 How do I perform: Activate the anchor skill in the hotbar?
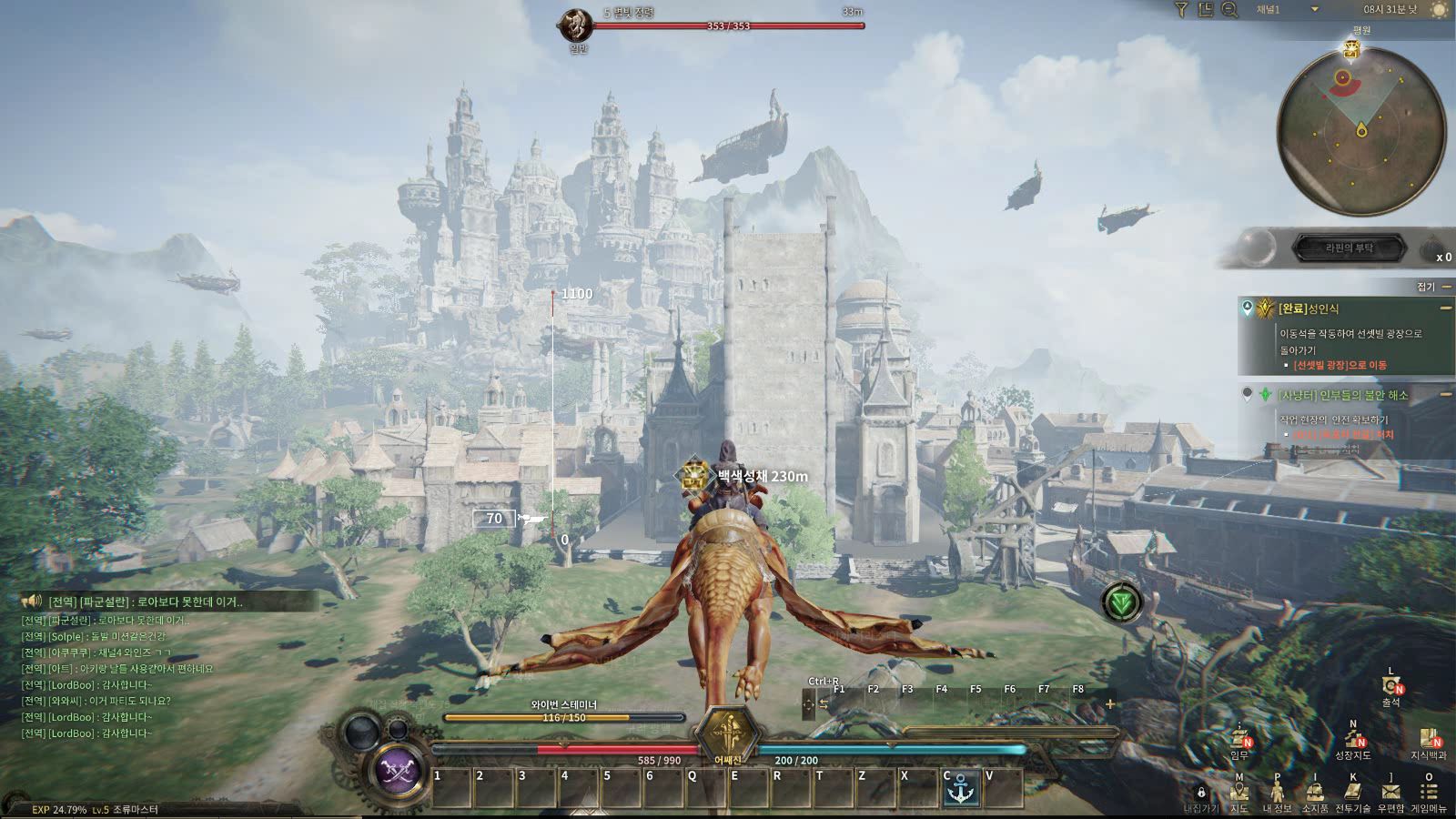click(x=961, y=790)
